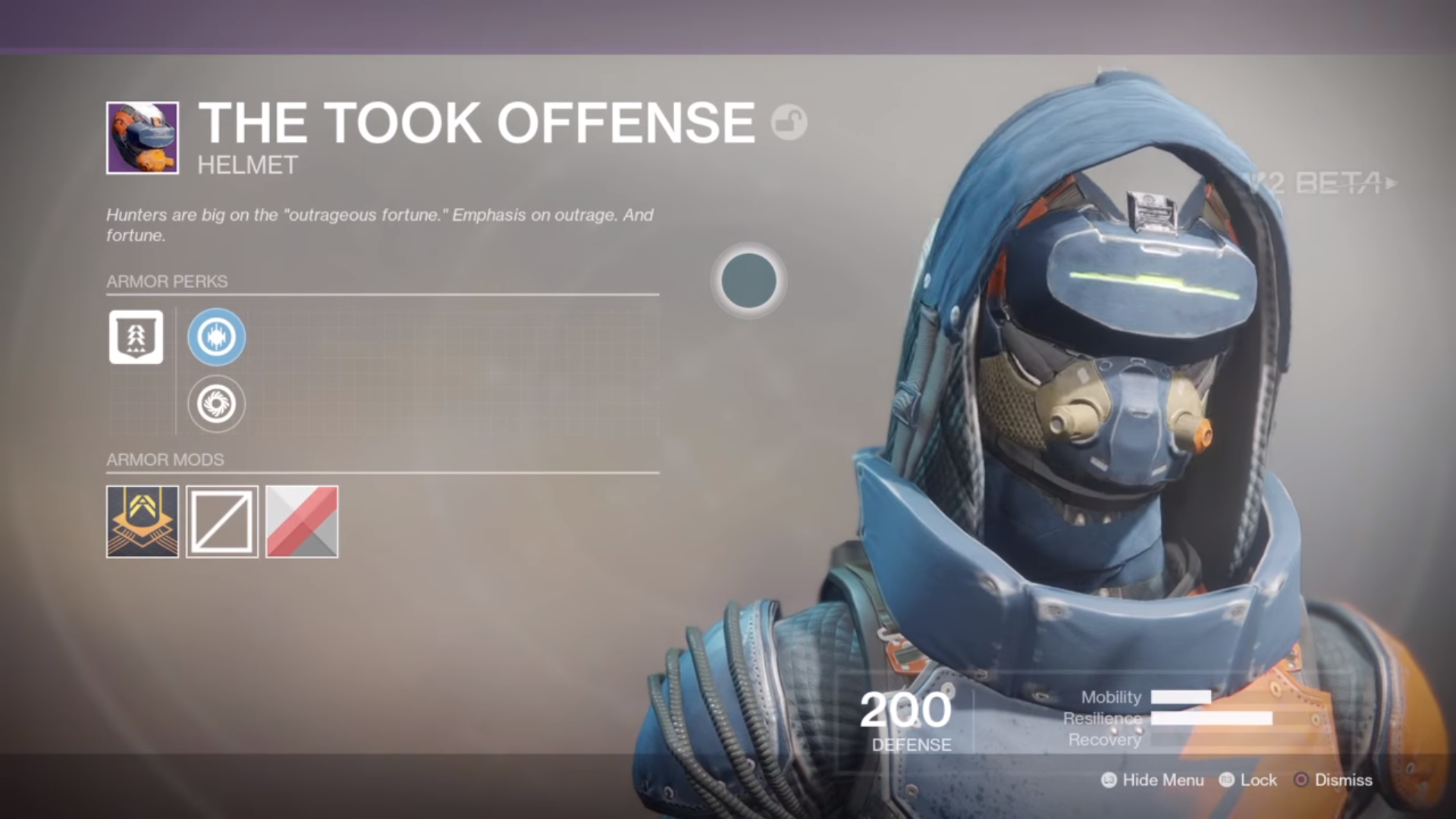Click the padlock icon beside the item name
This screenshot has height=819, width=1456.
pyautogui.click(x=789, y=121)
